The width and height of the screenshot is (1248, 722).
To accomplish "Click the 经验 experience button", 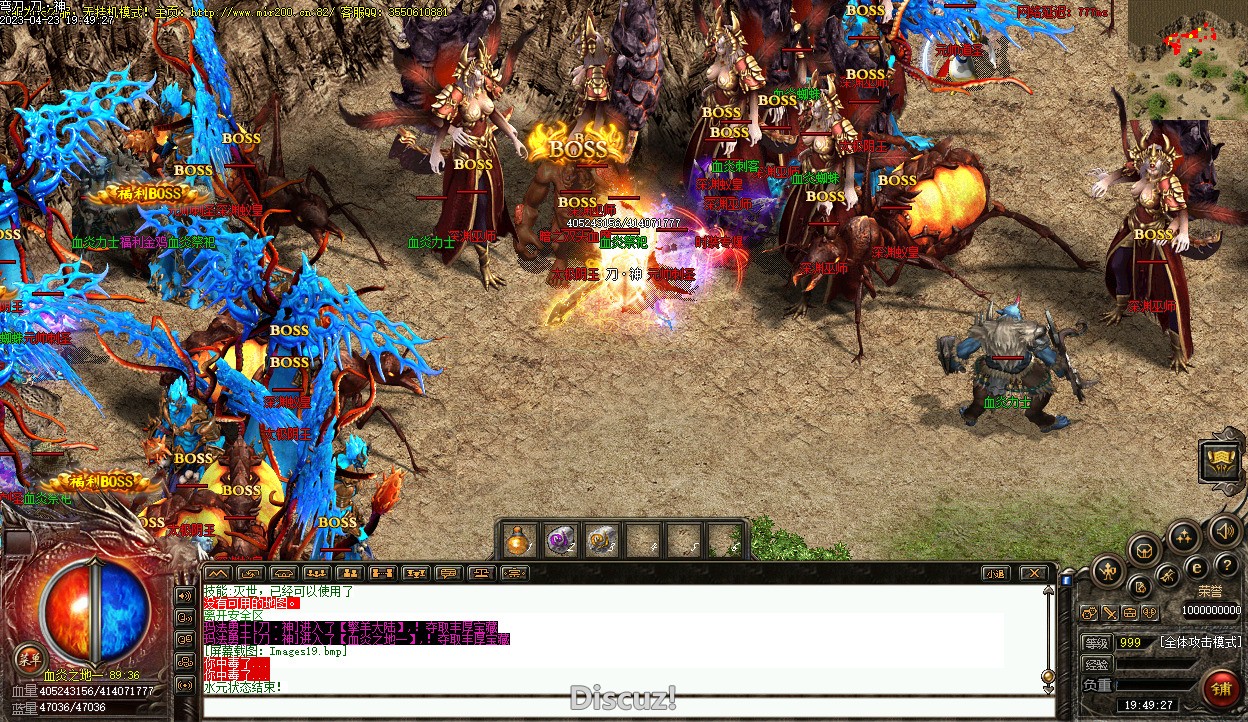I will tap(1097, 664).
